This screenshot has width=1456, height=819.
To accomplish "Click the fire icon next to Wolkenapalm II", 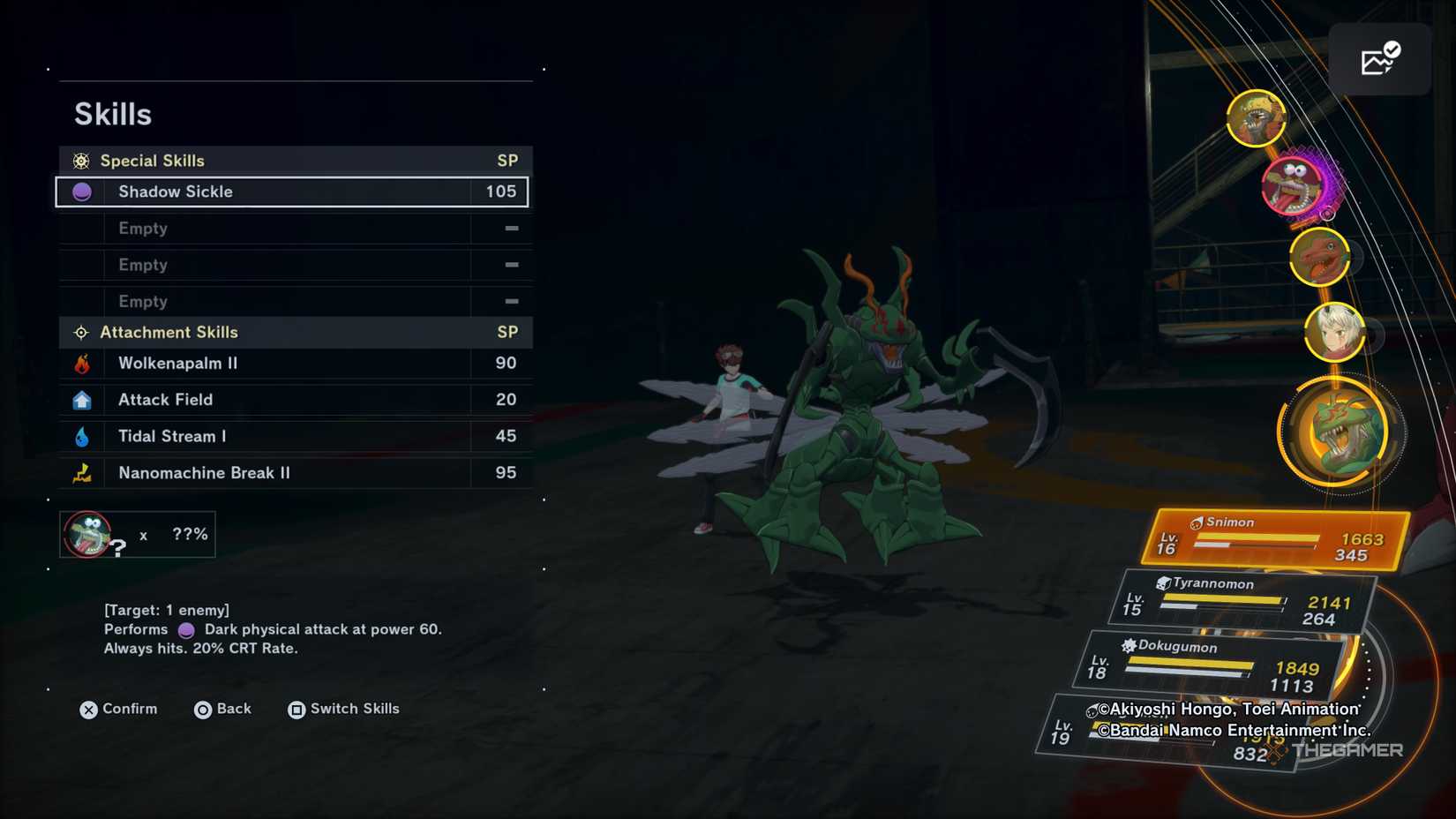I will [81, 363].
